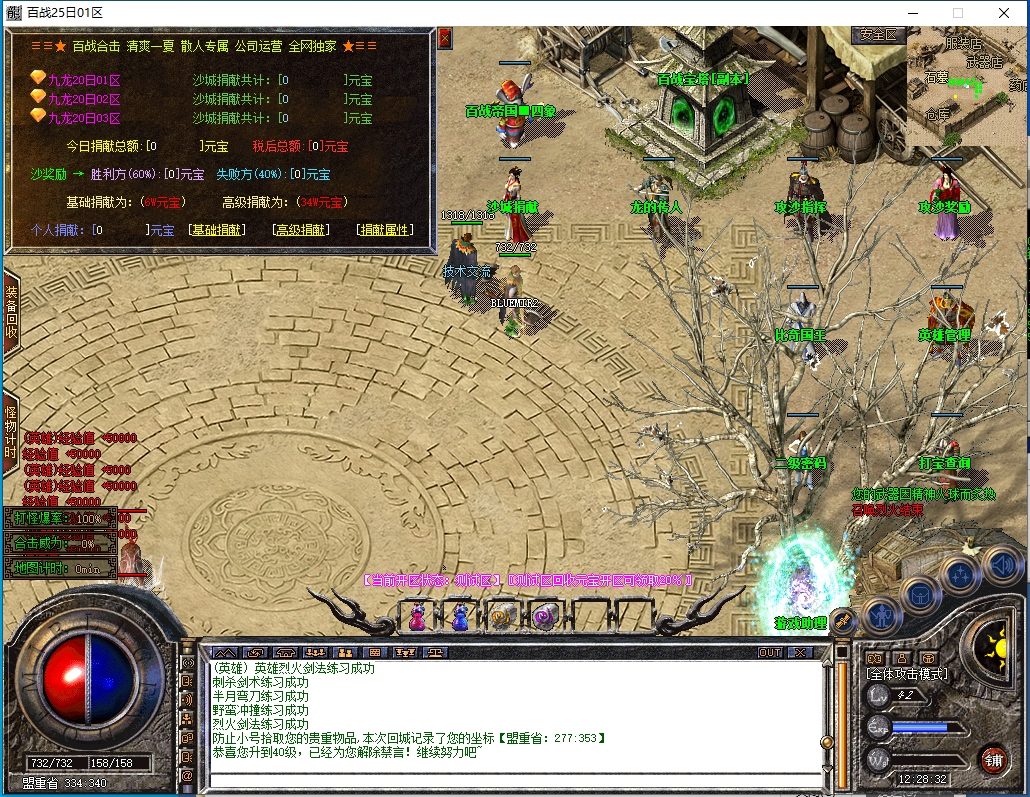
Task: Toggle the 全体攻击模式 attack mode label
Action: pos(907,674)
